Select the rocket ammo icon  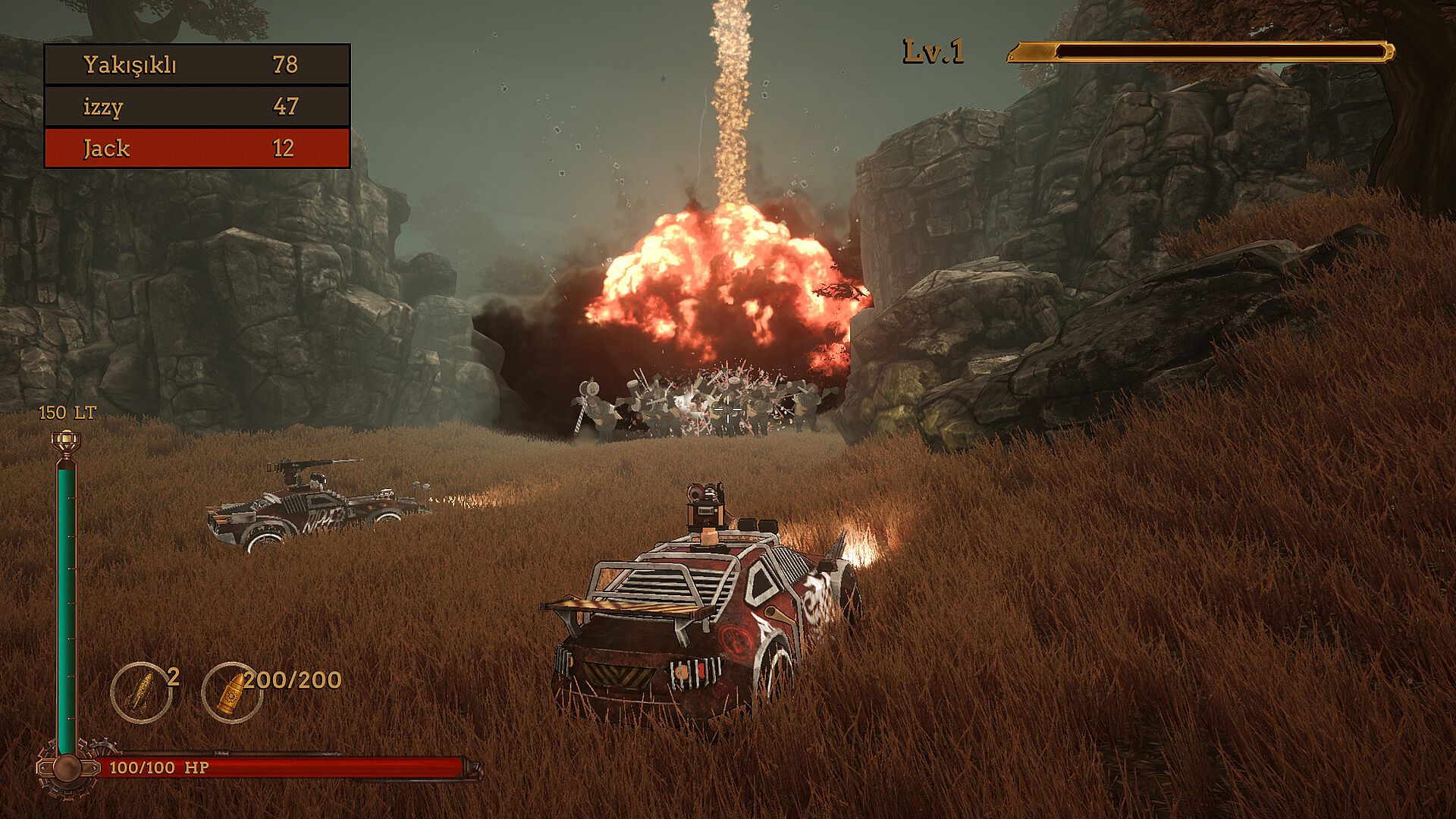click(141, 692)
